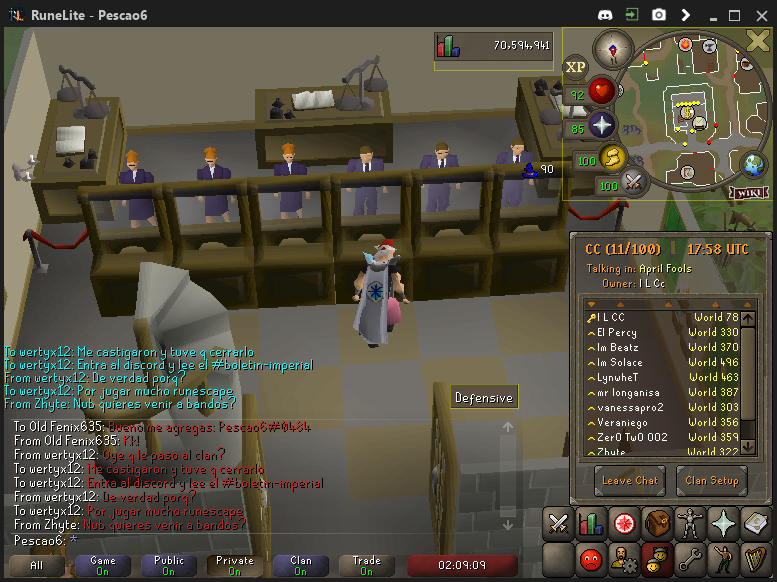The width and height of the screenshot is (777, 582).
Task: Switch to the combat options crossed-swords tab
Action: coord(558,523)
